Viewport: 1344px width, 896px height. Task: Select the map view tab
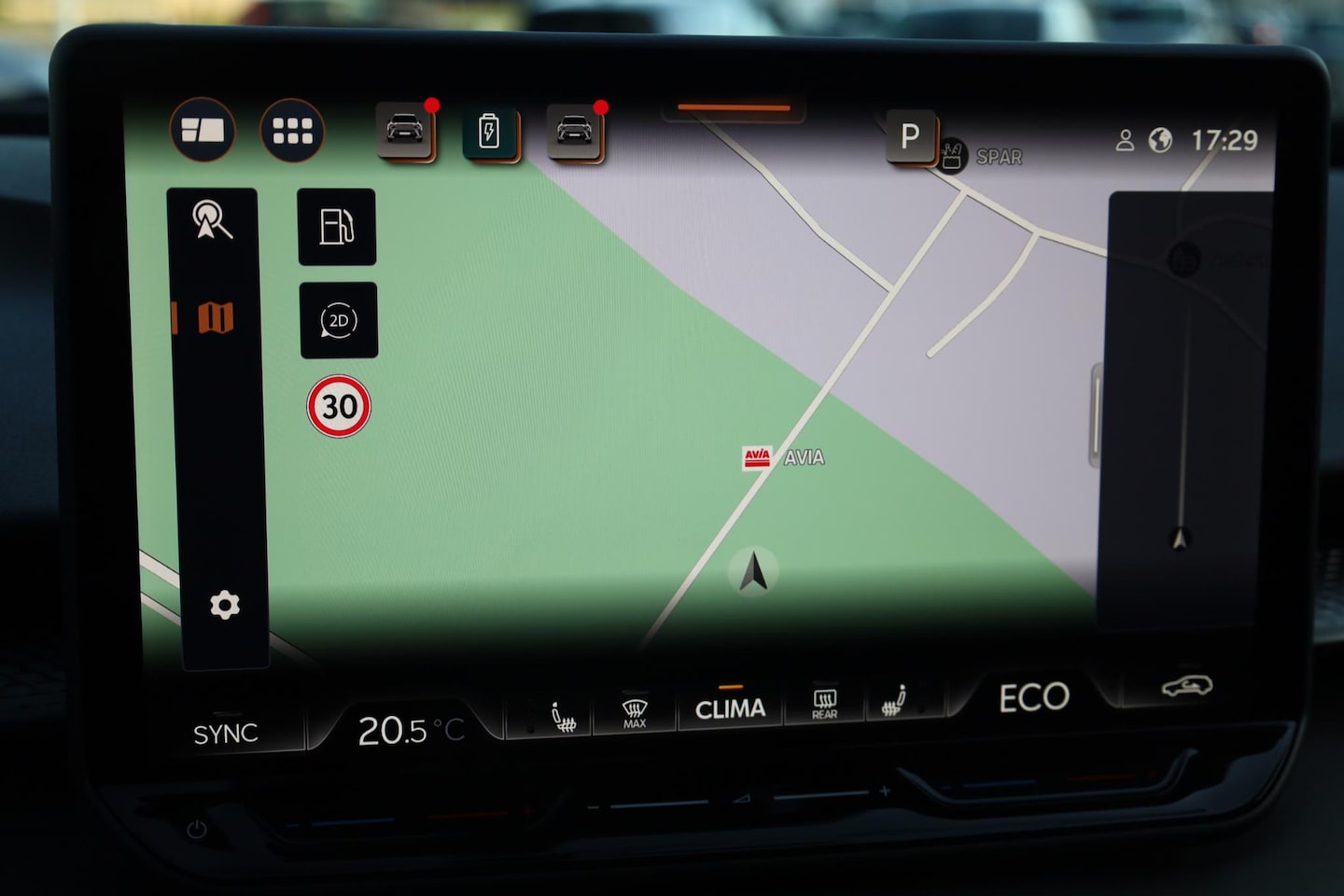215,318
